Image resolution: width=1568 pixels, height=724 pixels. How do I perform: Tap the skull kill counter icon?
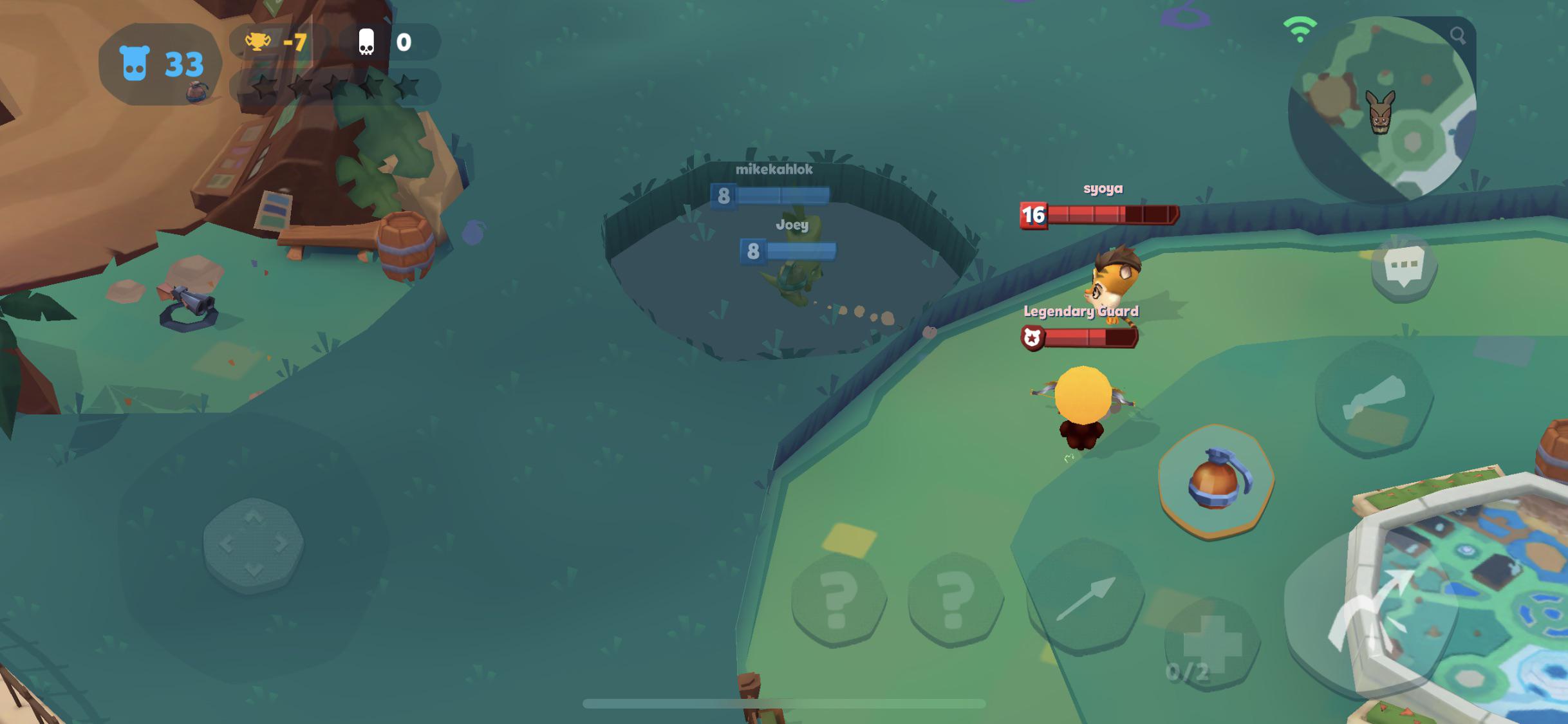point(365,41)
